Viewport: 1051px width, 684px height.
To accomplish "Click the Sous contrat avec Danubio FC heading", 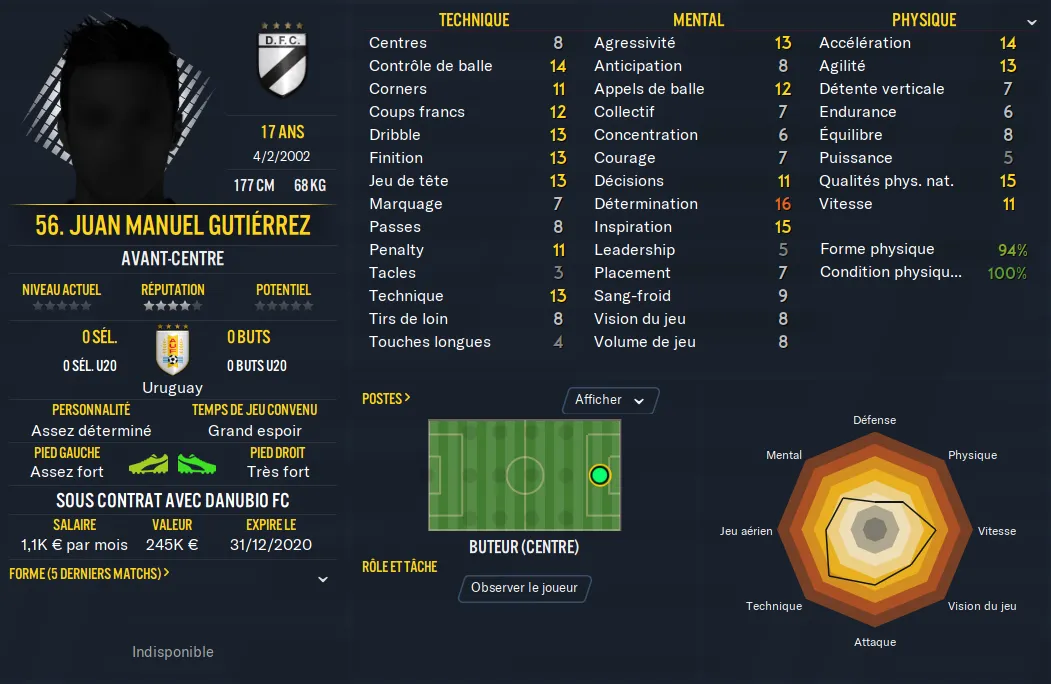I will tap(173, 500).
